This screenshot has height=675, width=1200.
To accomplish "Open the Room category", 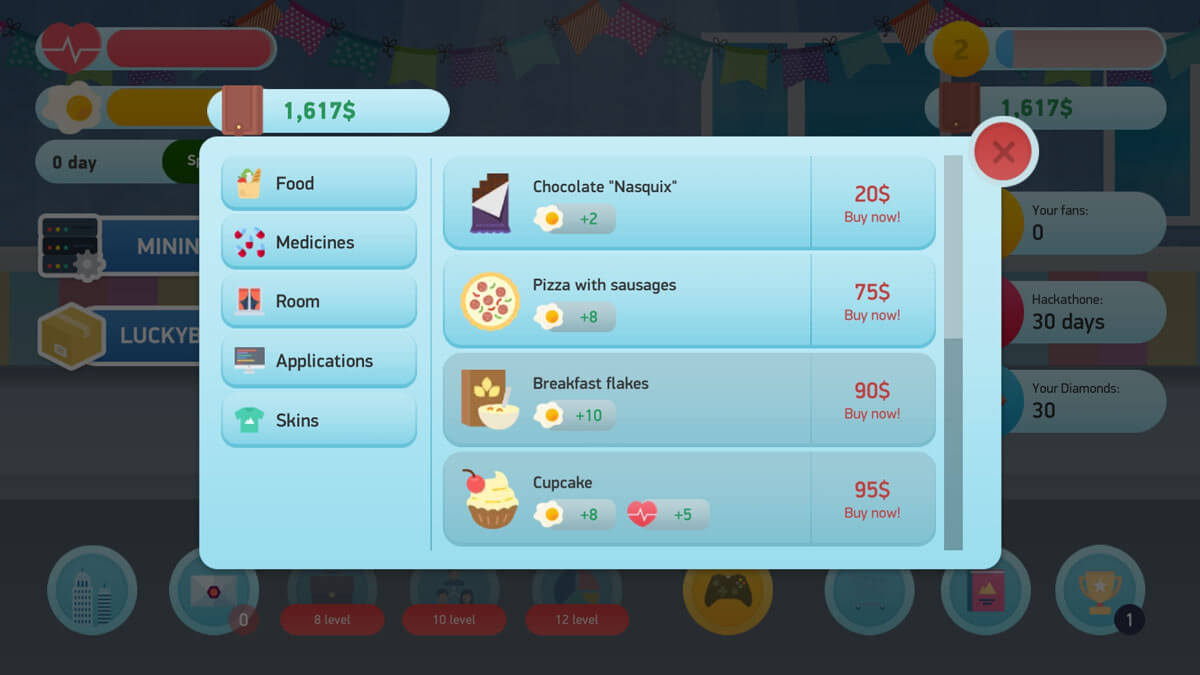I will (319, 301).
